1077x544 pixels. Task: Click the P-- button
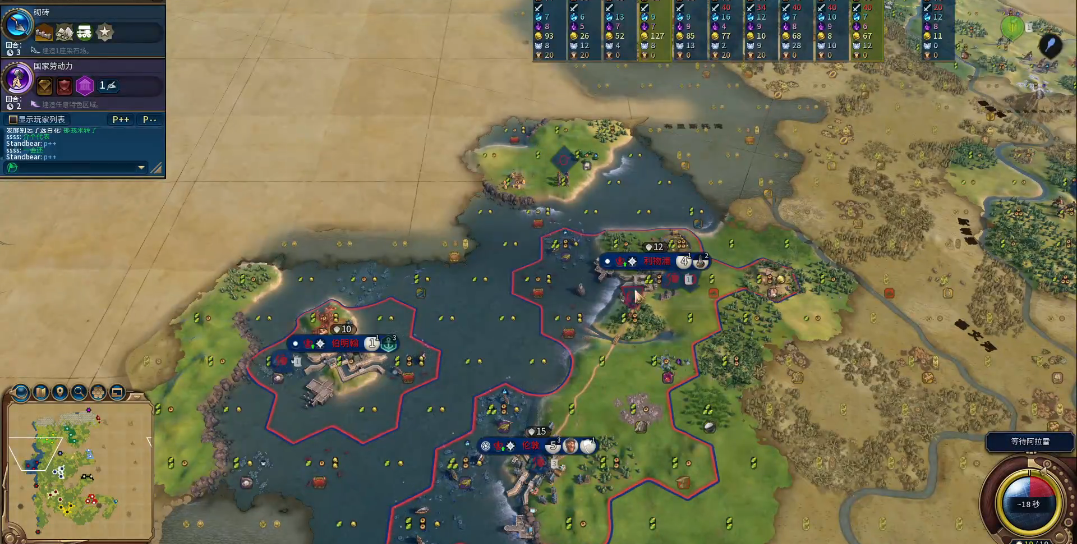(149, 119)
